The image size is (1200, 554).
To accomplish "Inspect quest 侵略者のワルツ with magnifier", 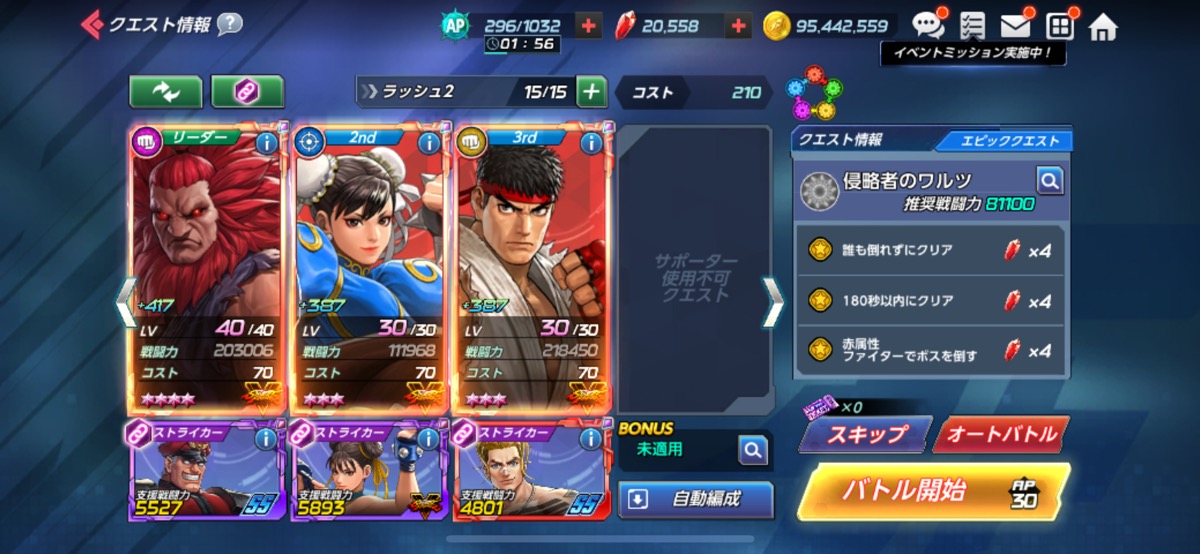I will pos(1049,180).
